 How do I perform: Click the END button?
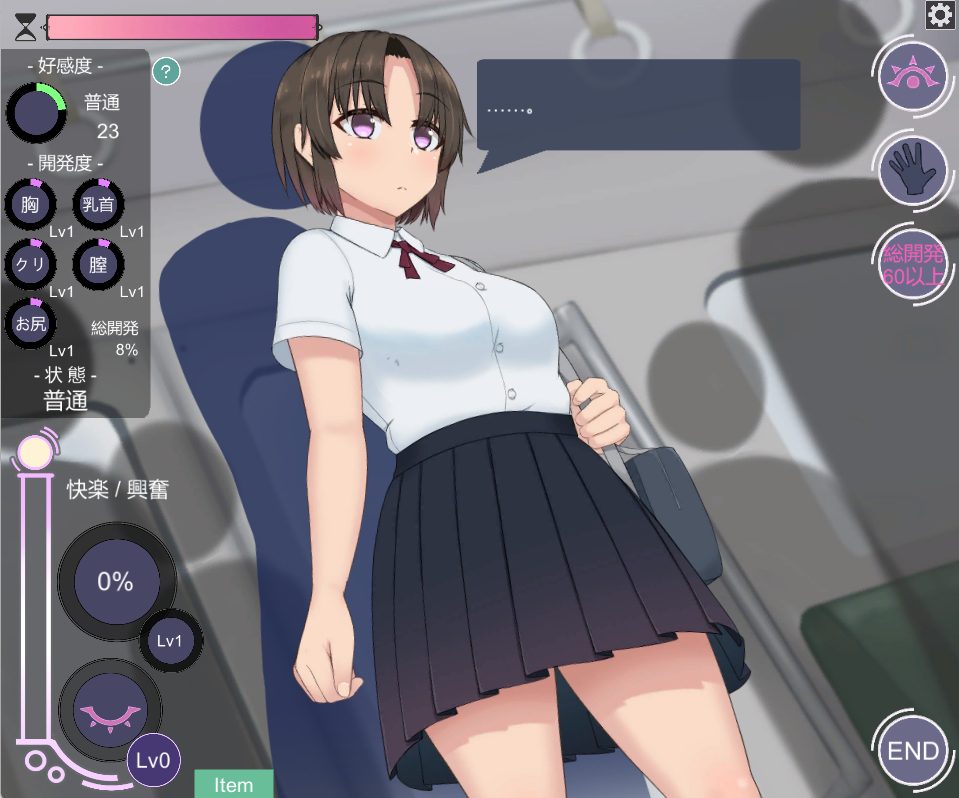(x=913, y=751)
